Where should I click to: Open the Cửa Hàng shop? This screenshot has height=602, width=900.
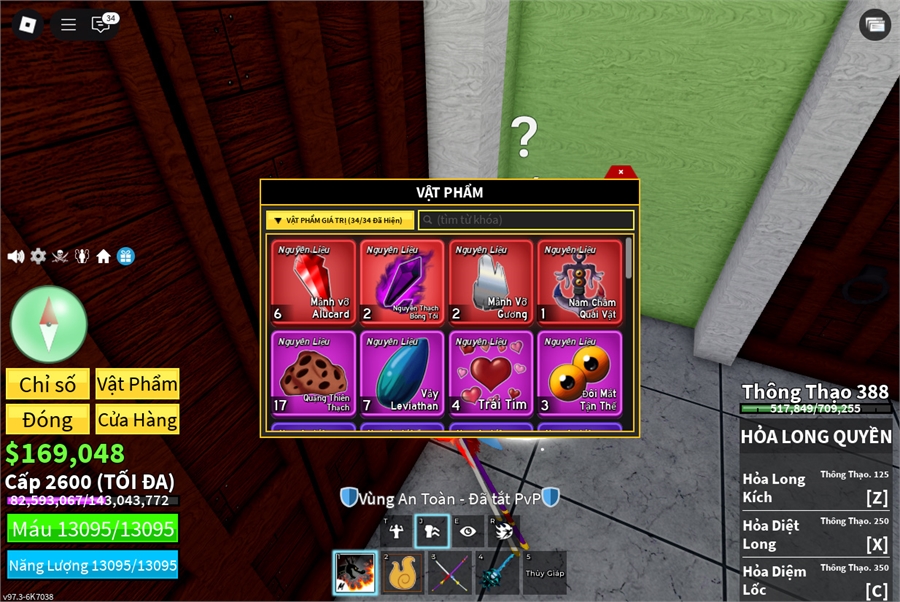[137, 419]
